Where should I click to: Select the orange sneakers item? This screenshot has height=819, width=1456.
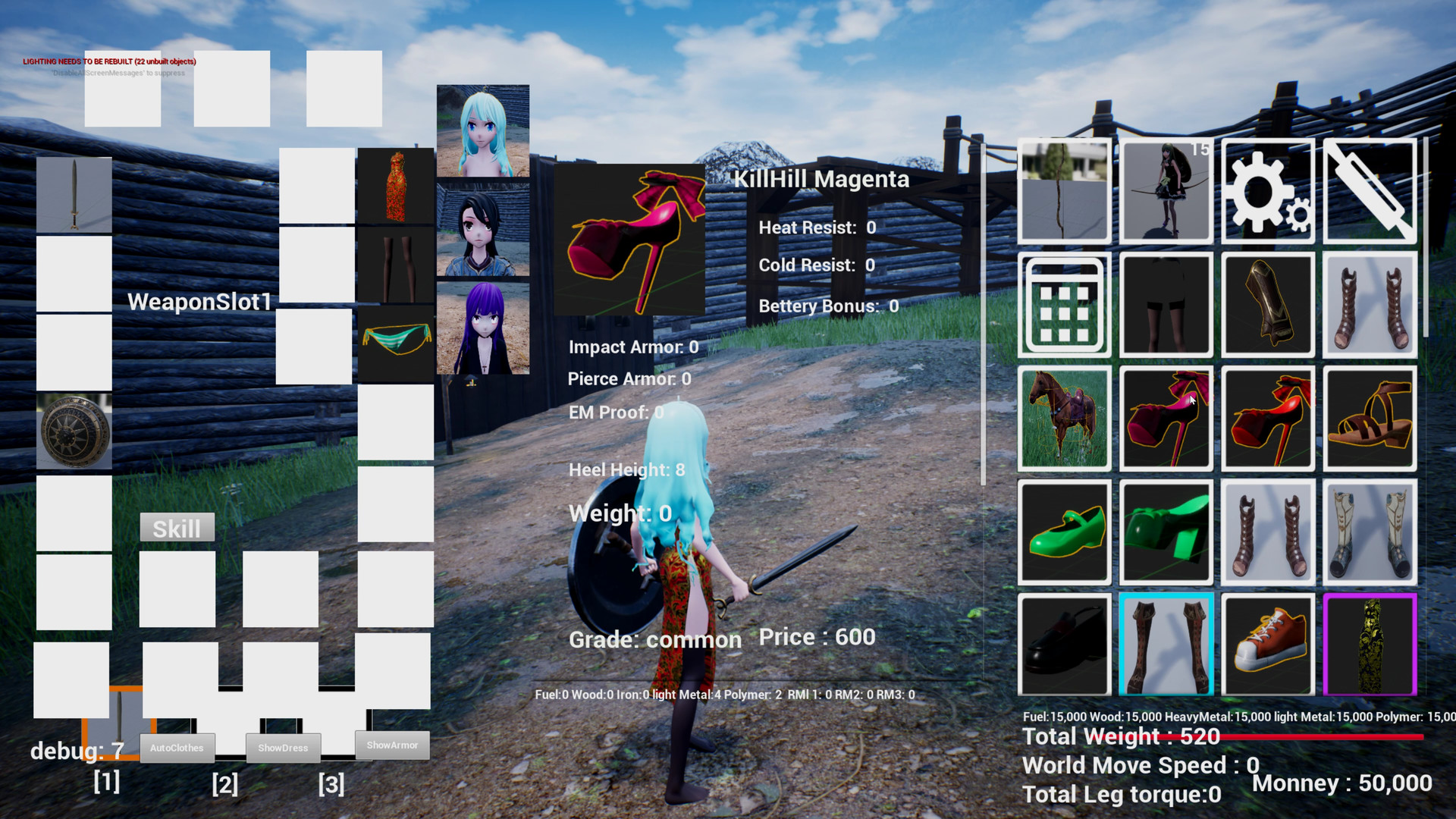coord(1267,644)
